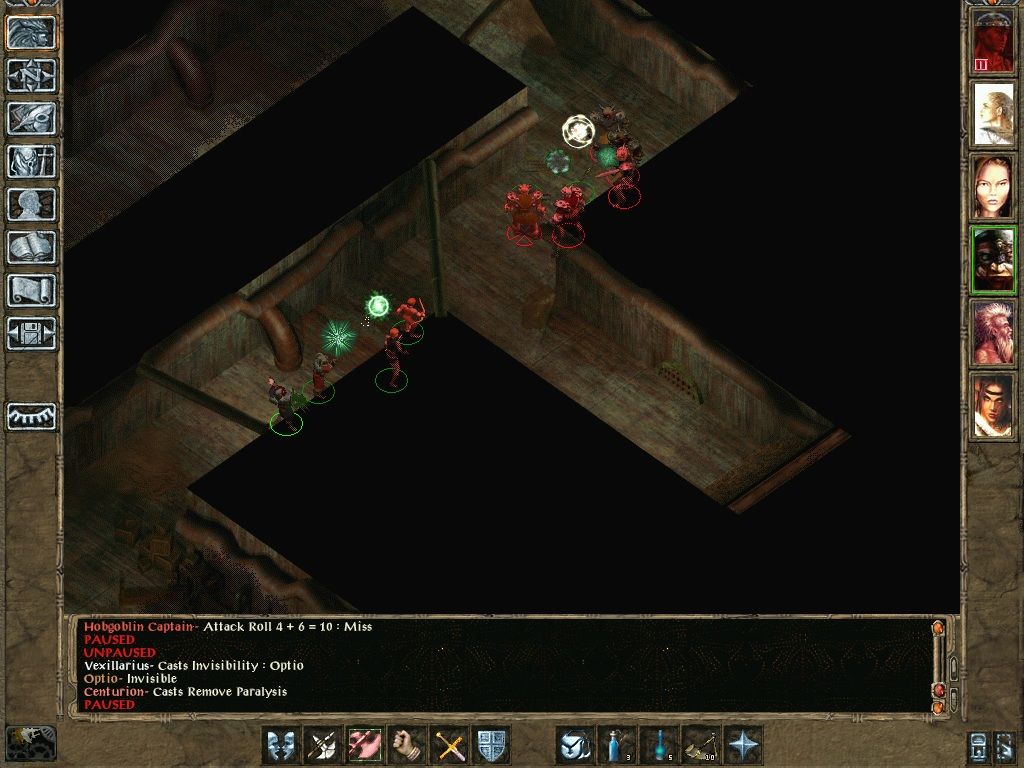Open the journal quill icon
Image resolution: width=1024 pixels, height=768 pixels.
tap(32, 118)
